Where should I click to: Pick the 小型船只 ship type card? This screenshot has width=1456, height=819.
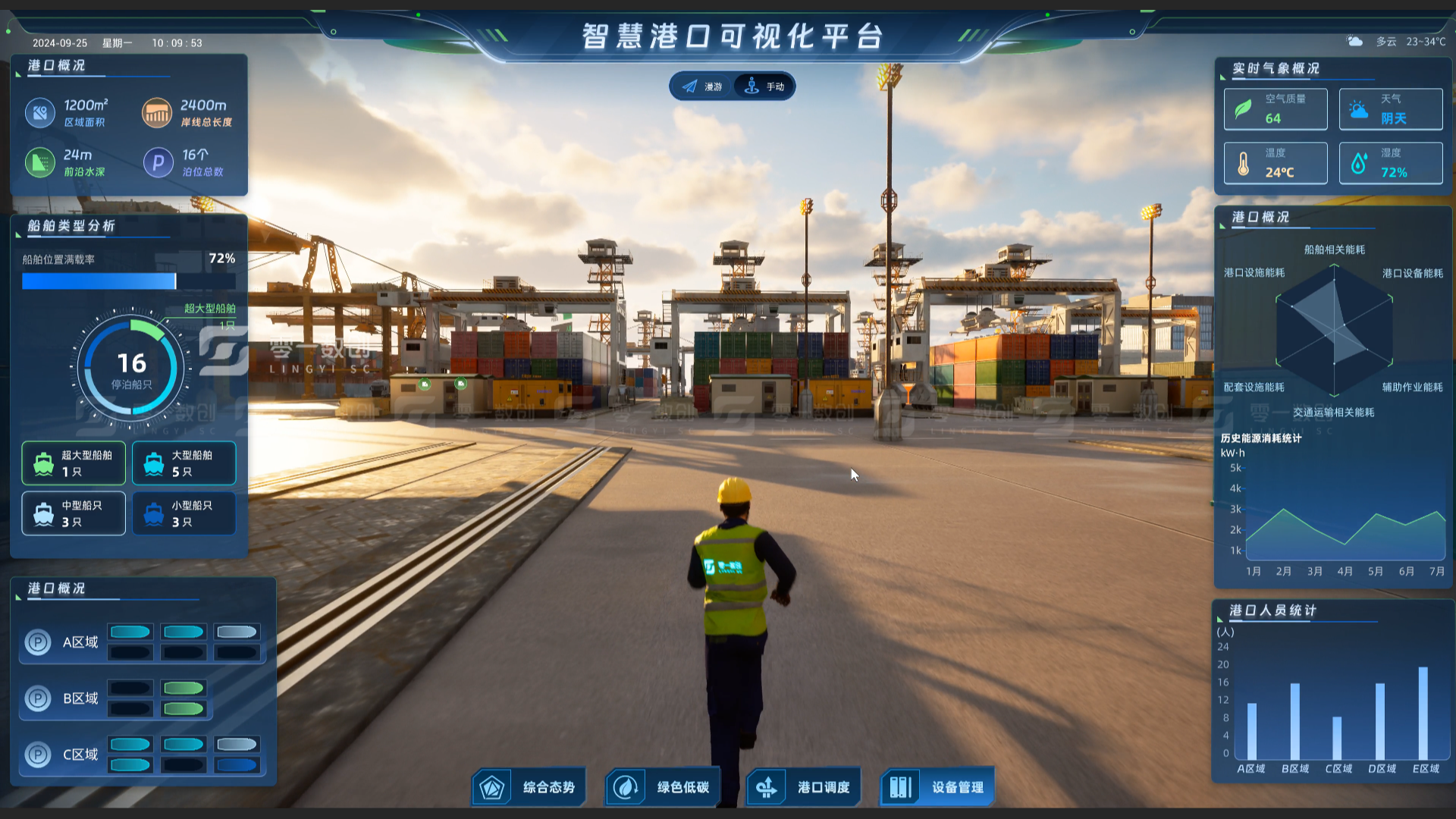[184, 513]
